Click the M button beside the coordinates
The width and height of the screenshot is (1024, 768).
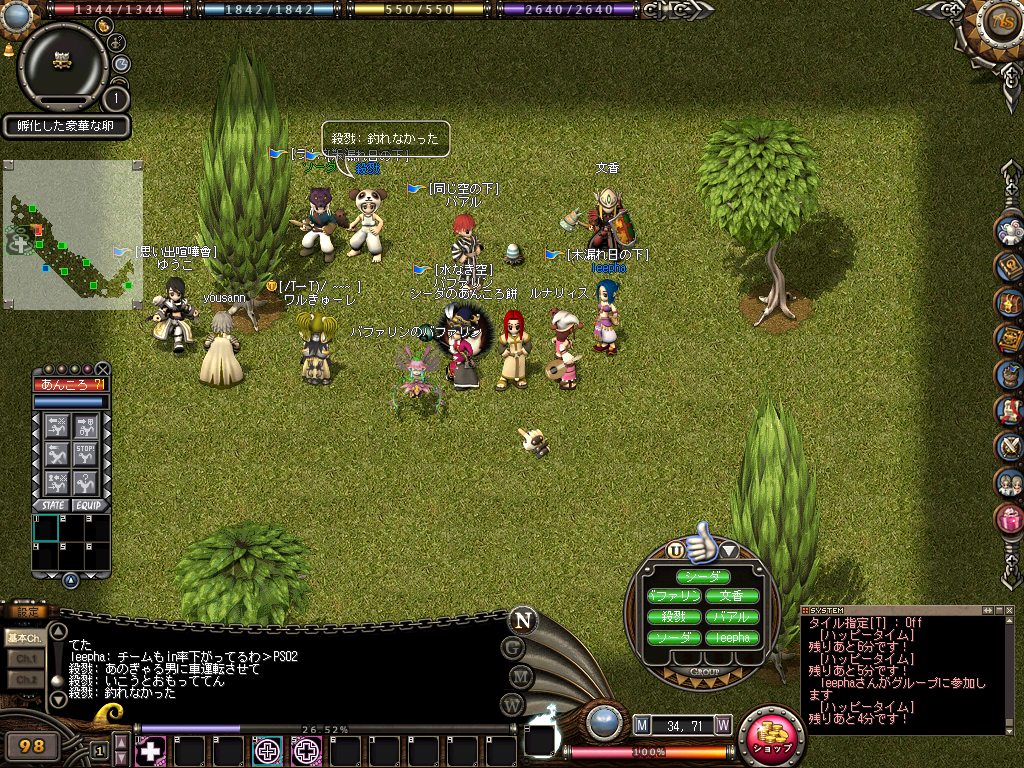(x=642, y=724)
